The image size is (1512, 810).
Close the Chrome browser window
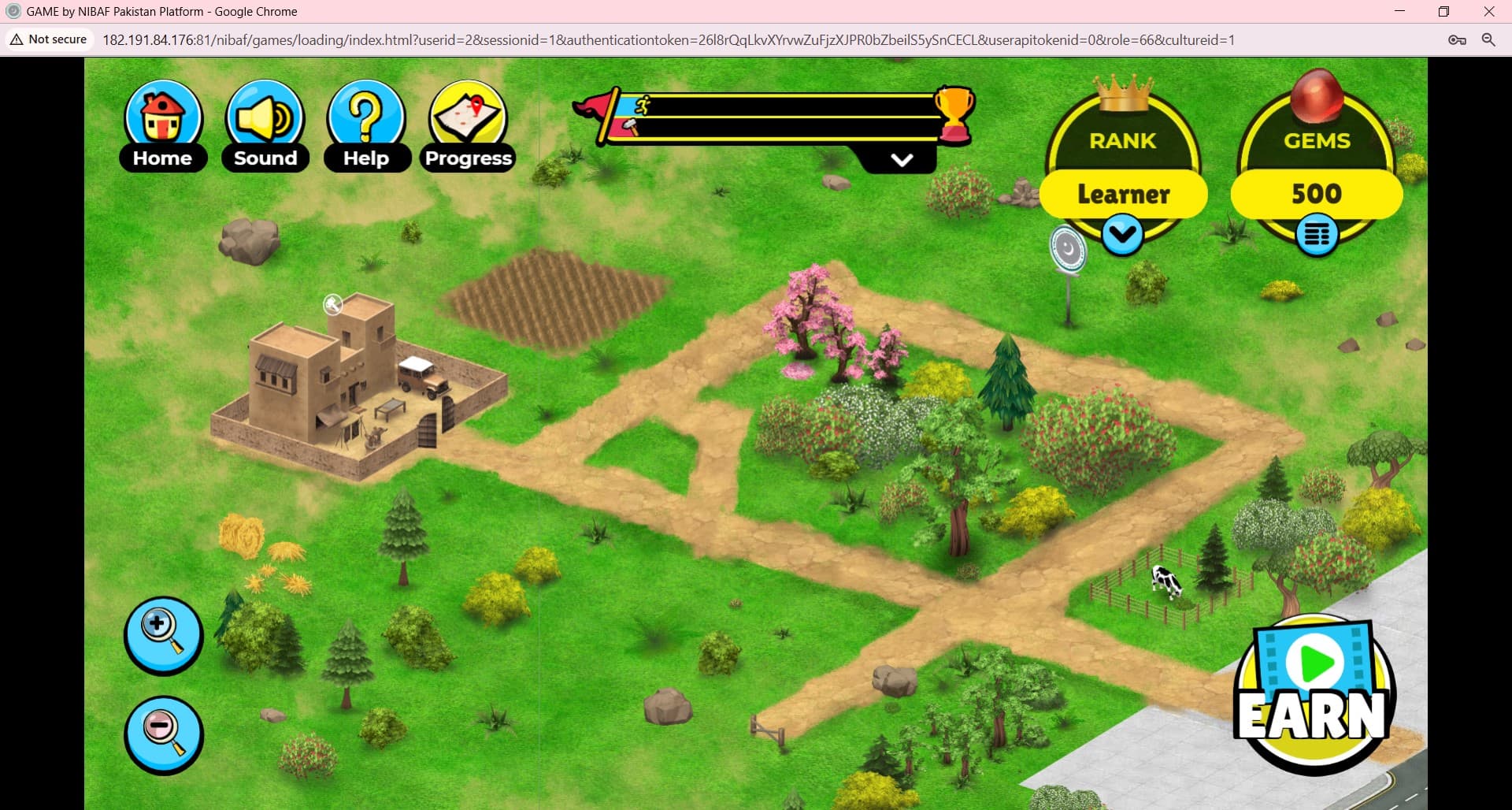[1488, 12]
